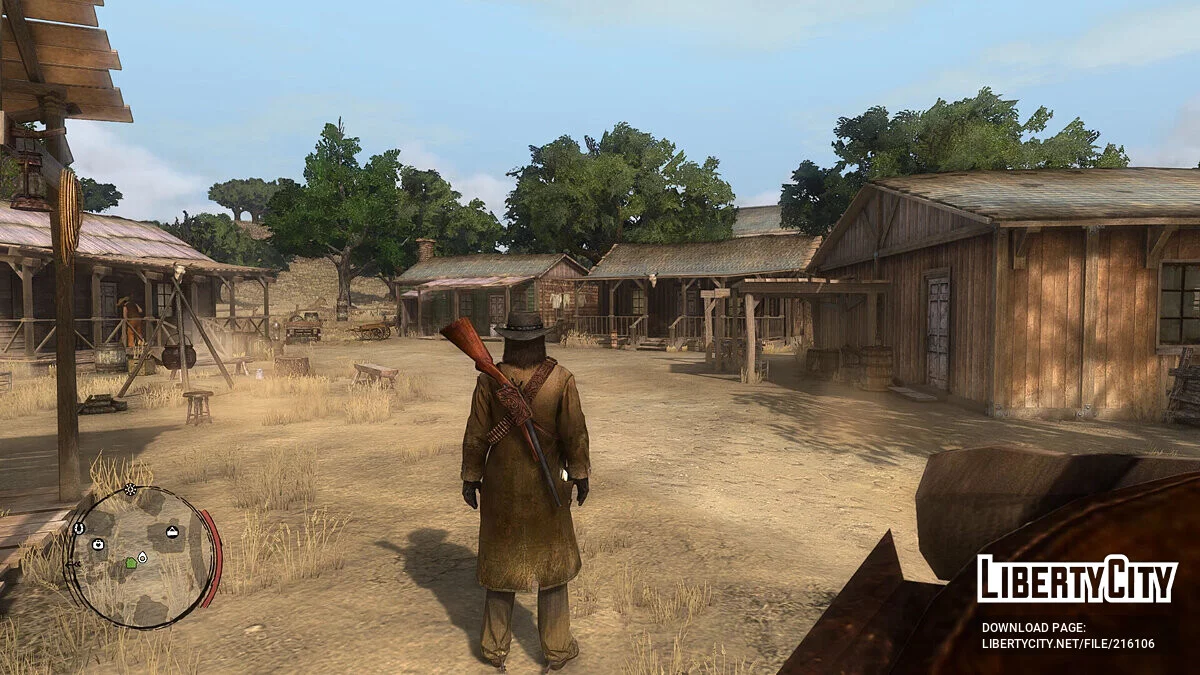The image size is (1200, 675).
Task: Select the horseshoe marker on minimap edge
Action: 79,528
